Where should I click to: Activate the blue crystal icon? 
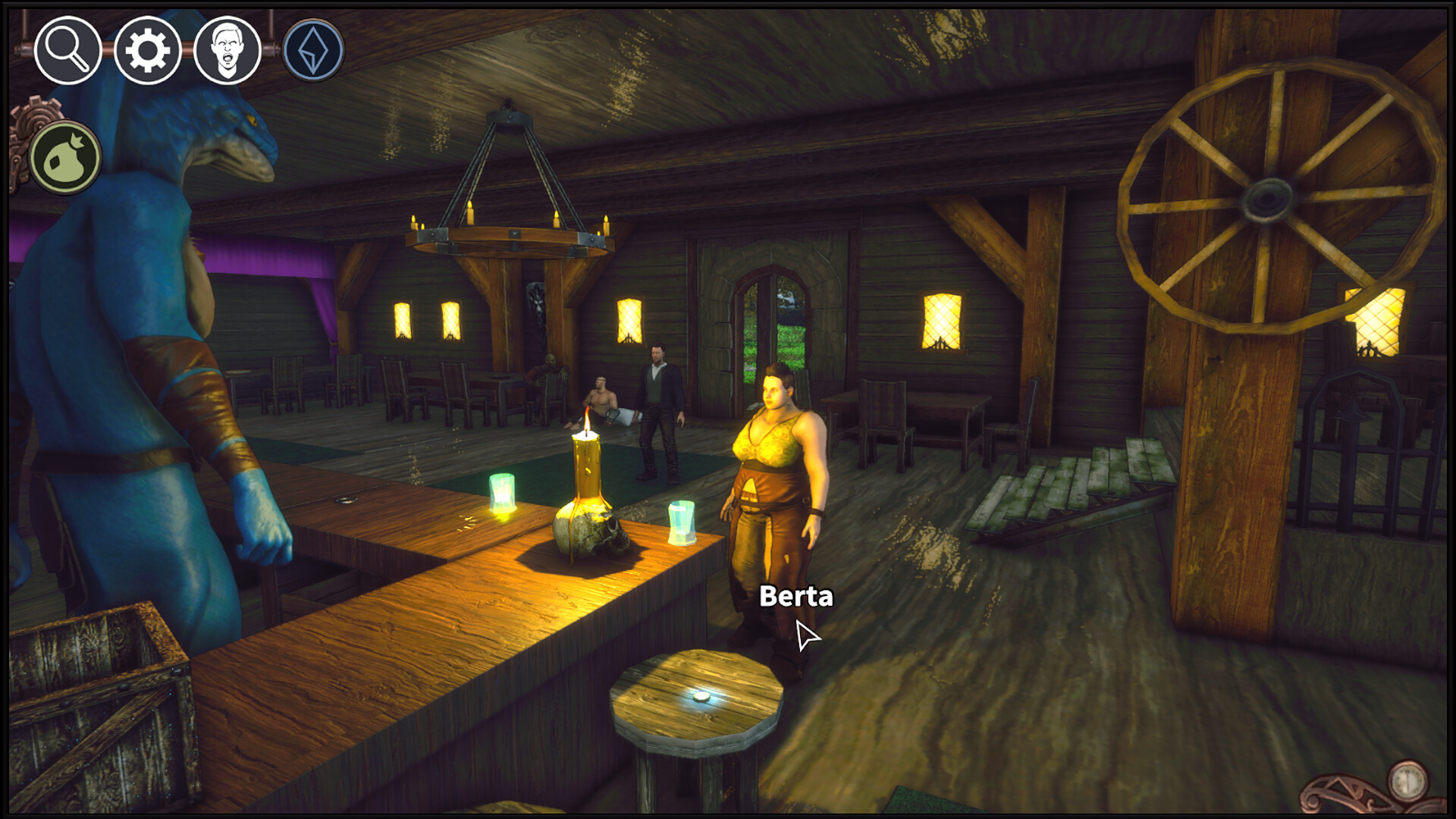pyautogui.click(x=313, y=51)
